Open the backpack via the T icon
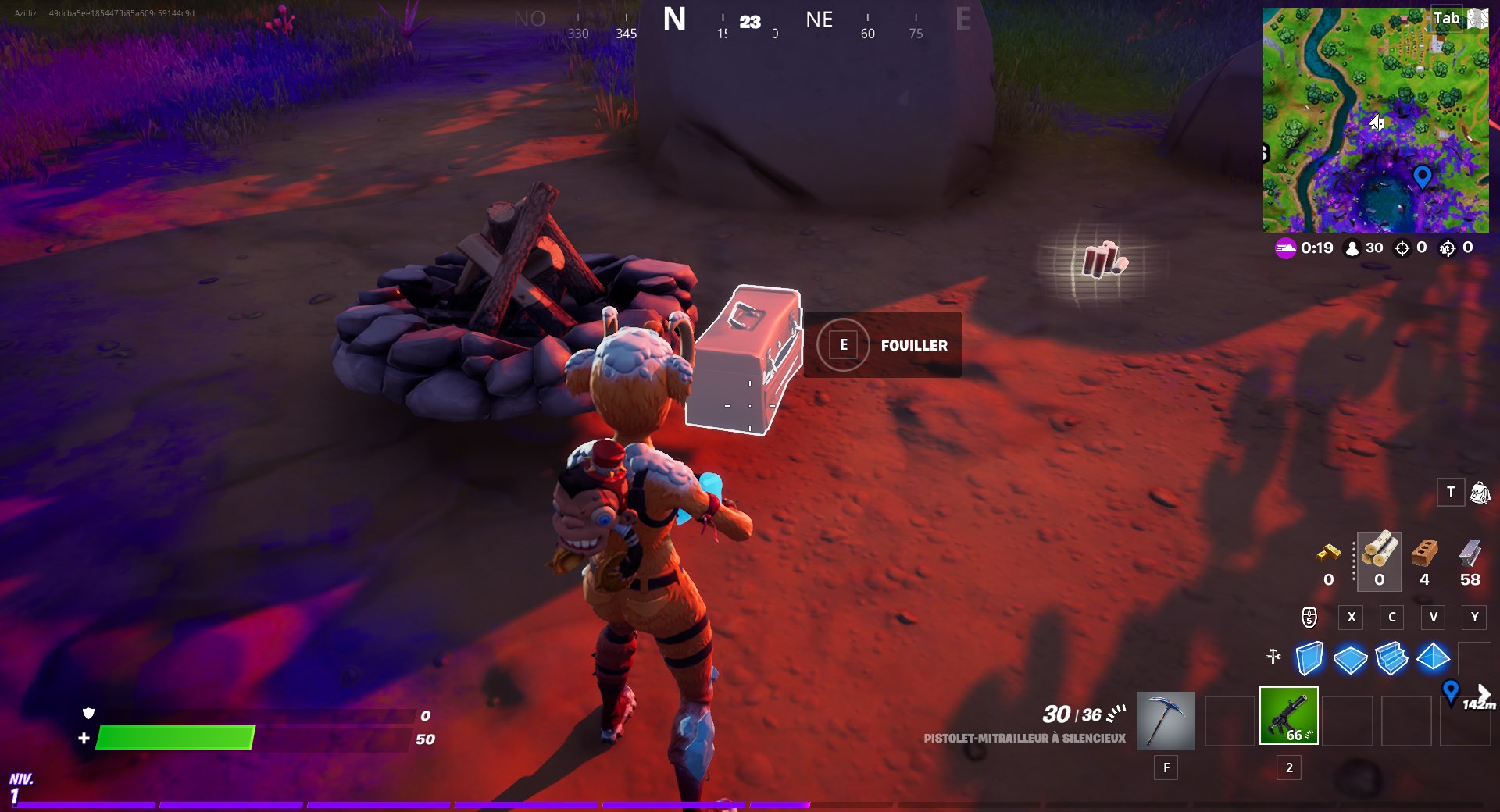 coord(1451,493)
